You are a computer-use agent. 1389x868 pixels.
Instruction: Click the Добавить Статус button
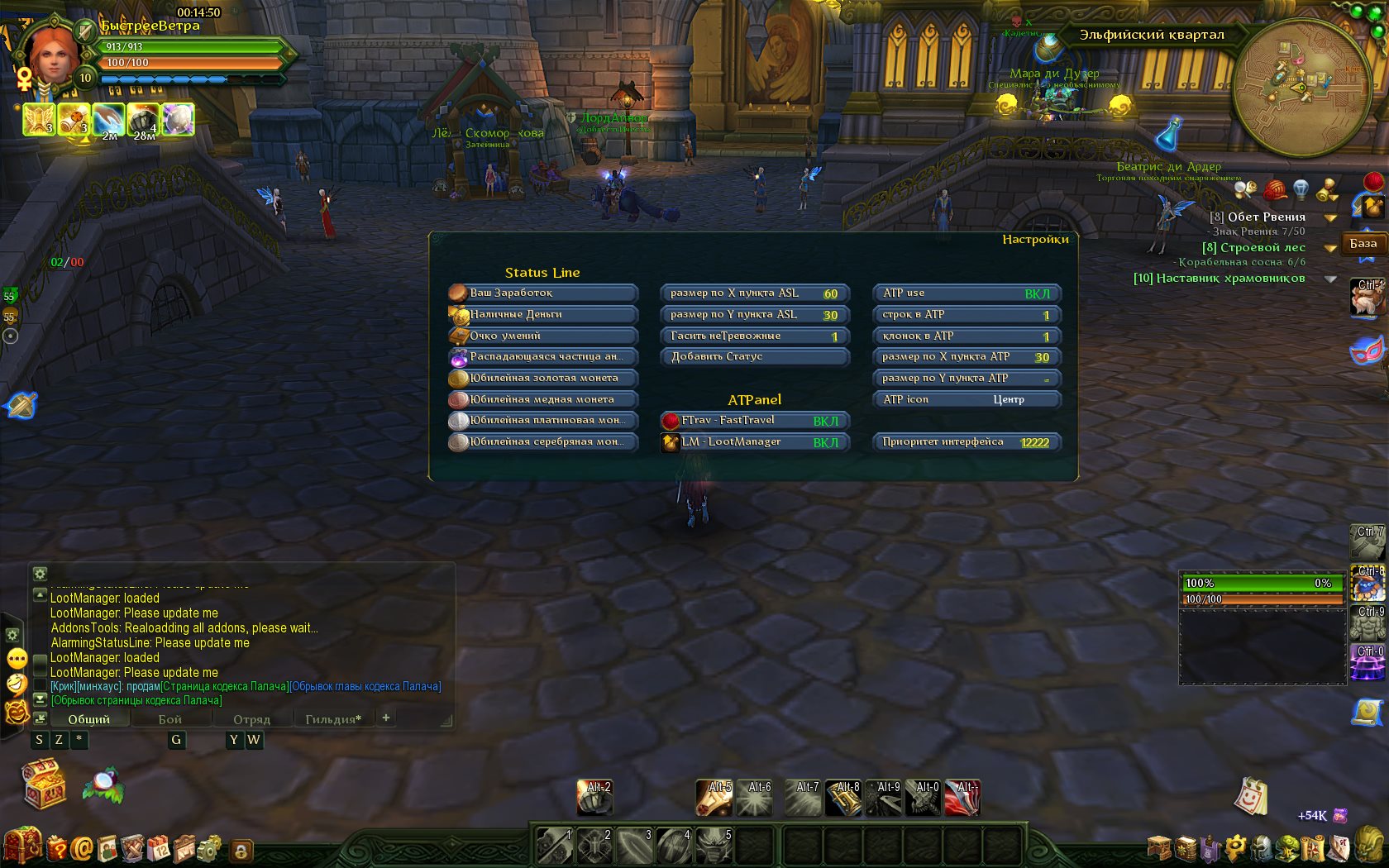[x=754, y=357]
